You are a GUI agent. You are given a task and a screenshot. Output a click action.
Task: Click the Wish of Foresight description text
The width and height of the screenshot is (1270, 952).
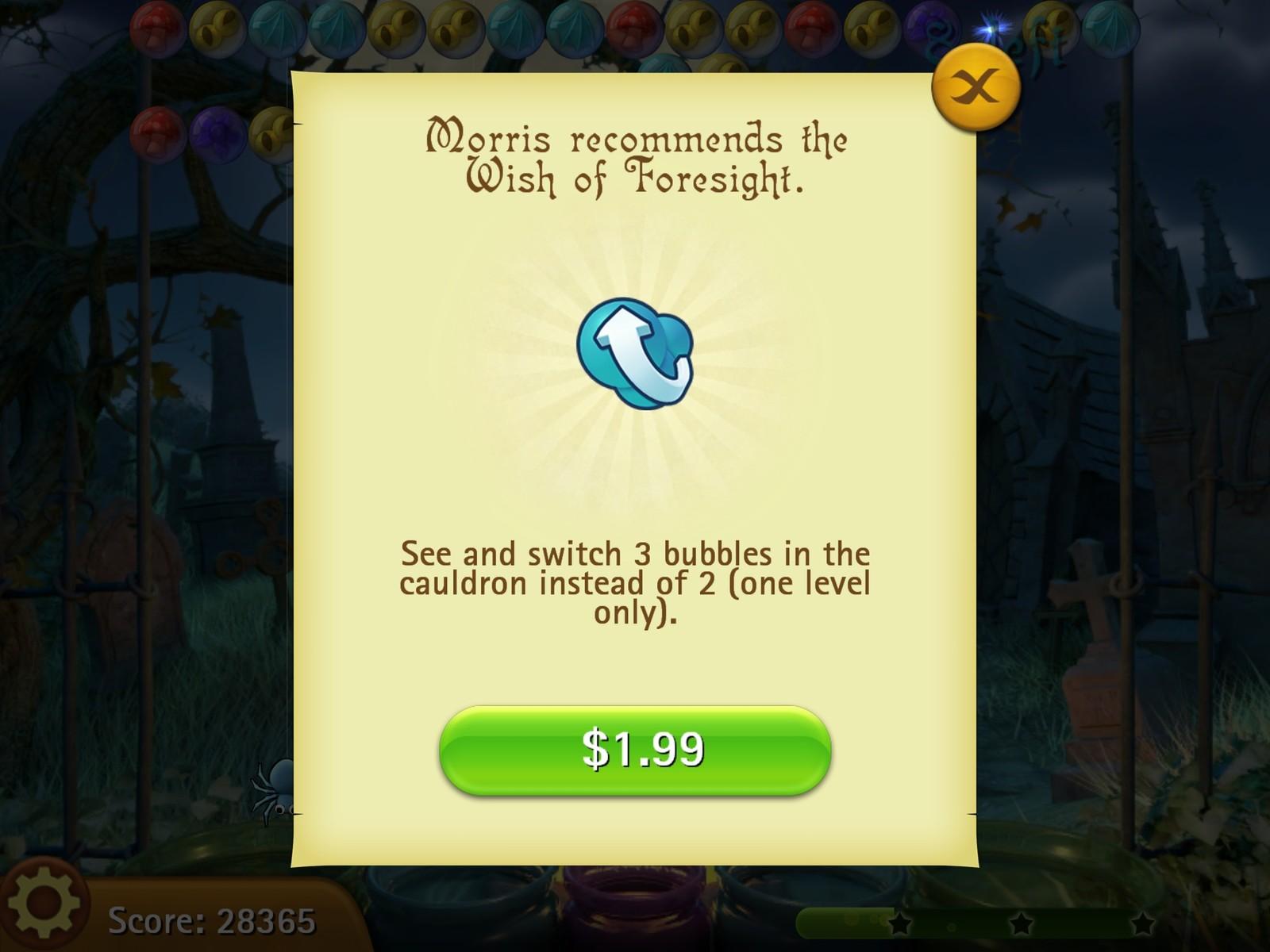click(x=635, y=583)
